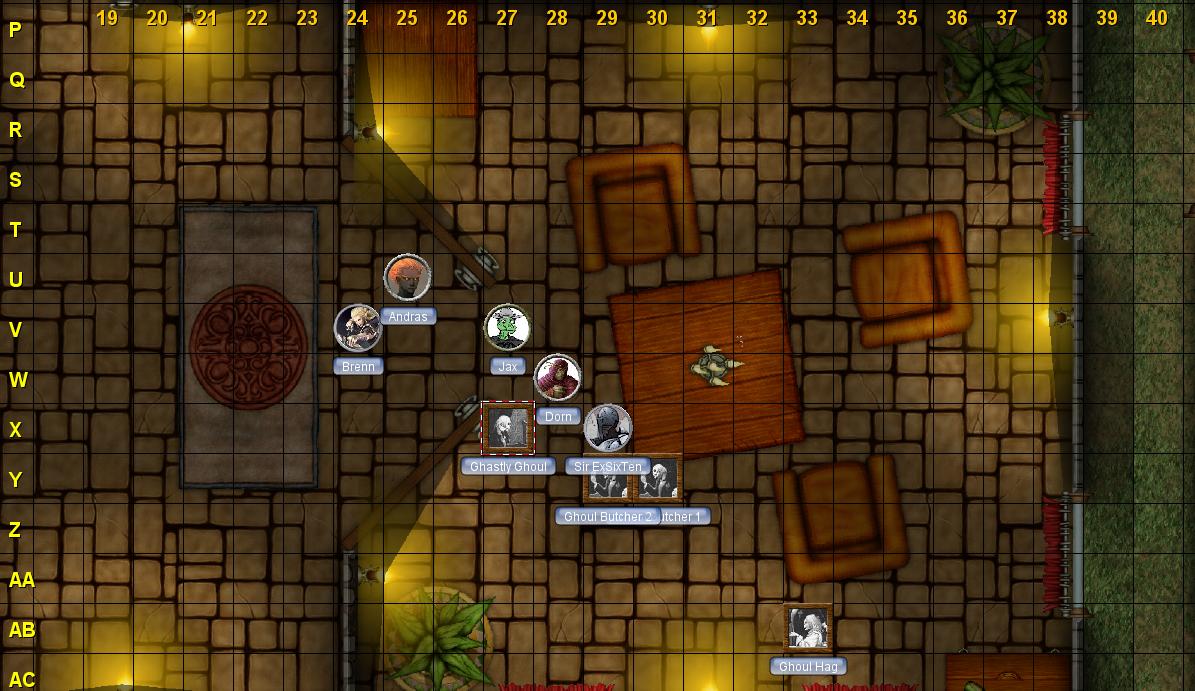Select the Sir ExSixTen knight token
This screenshot has width=1195, height=691.
pos(607,428)
